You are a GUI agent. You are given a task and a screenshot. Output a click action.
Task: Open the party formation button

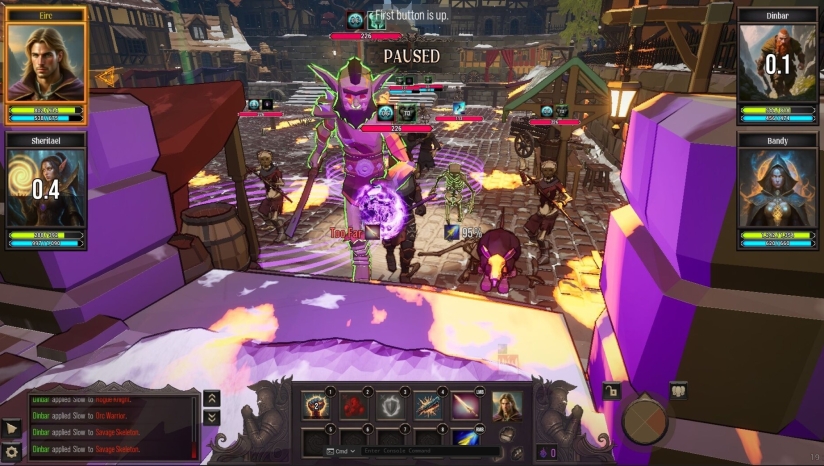point(678,391)
